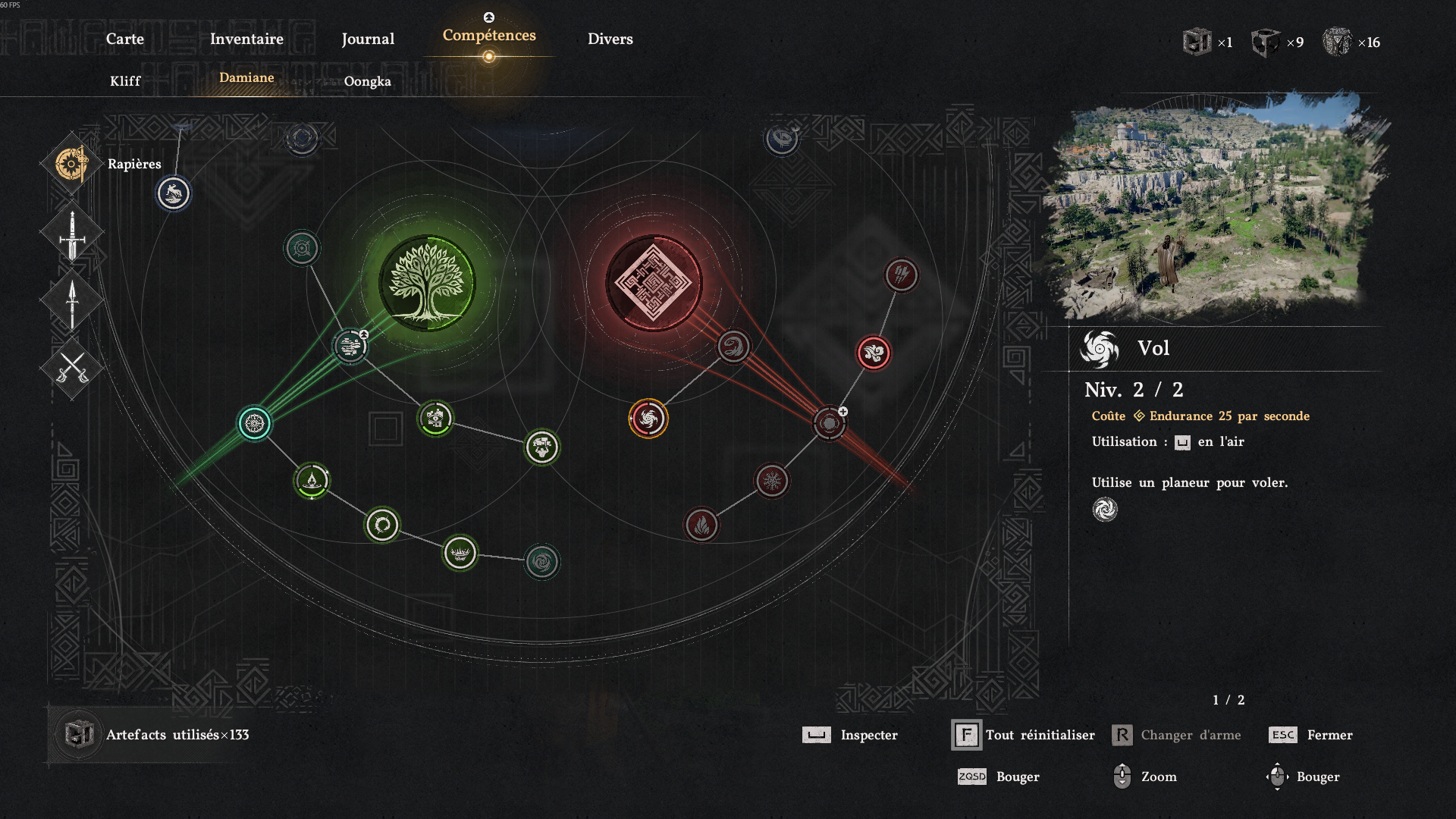Select the Divers tab
This screenshot has width=1456, height=819.
click(610, 39)
